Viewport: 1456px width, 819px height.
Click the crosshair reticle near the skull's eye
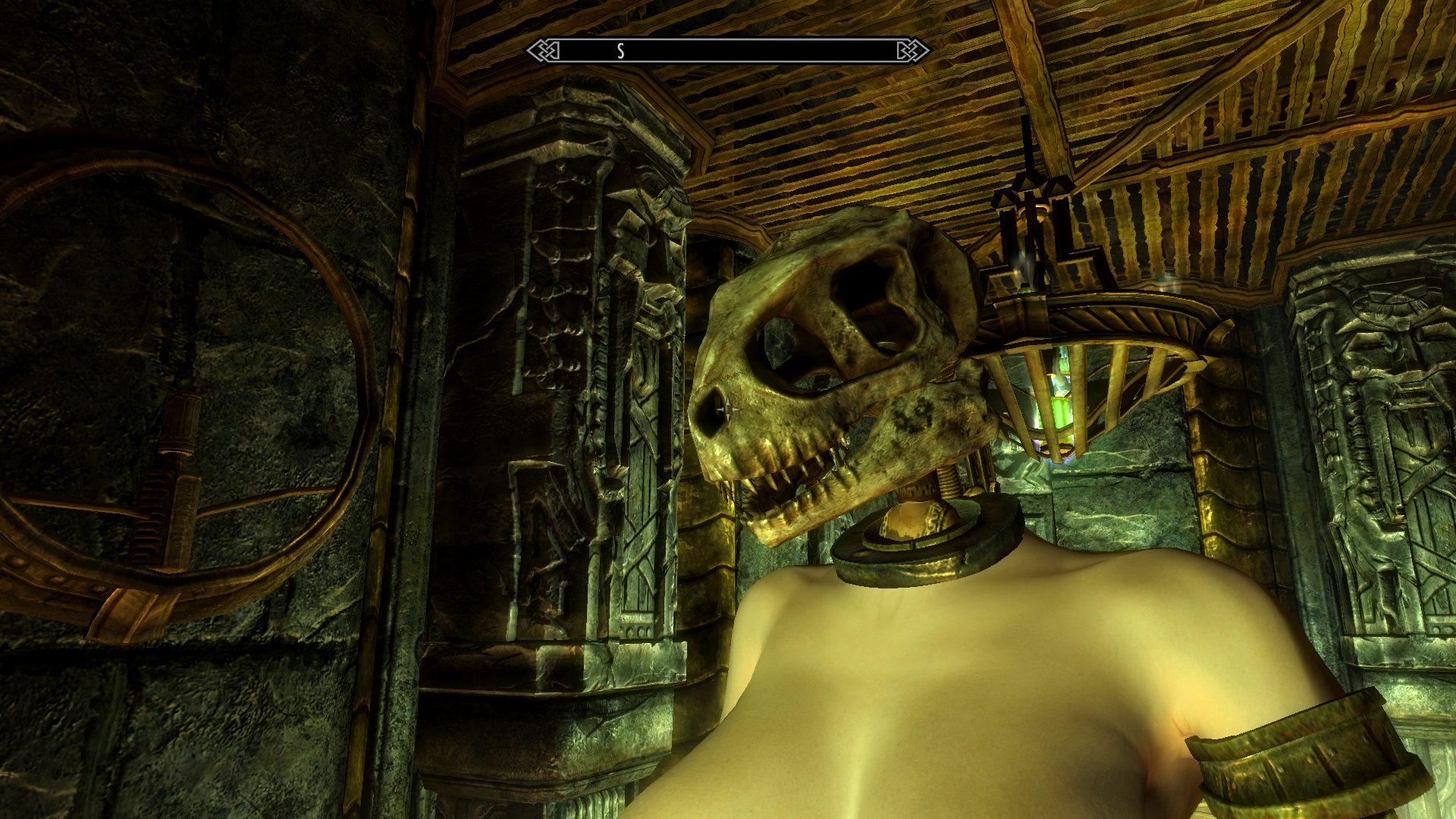pyautogui.click(x=730, y=410)
